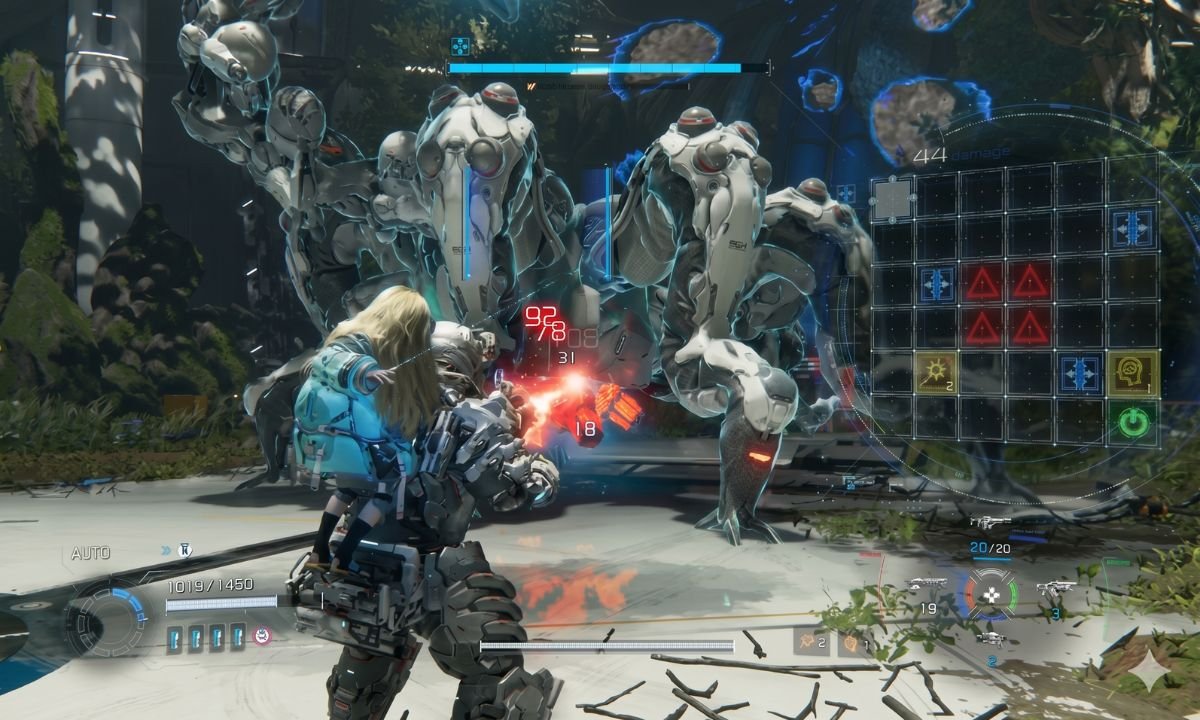The width and height of the screenshot is (1200, 720).
Task: Switch to the weapon with 19 ammo
Action: (926, 585)
